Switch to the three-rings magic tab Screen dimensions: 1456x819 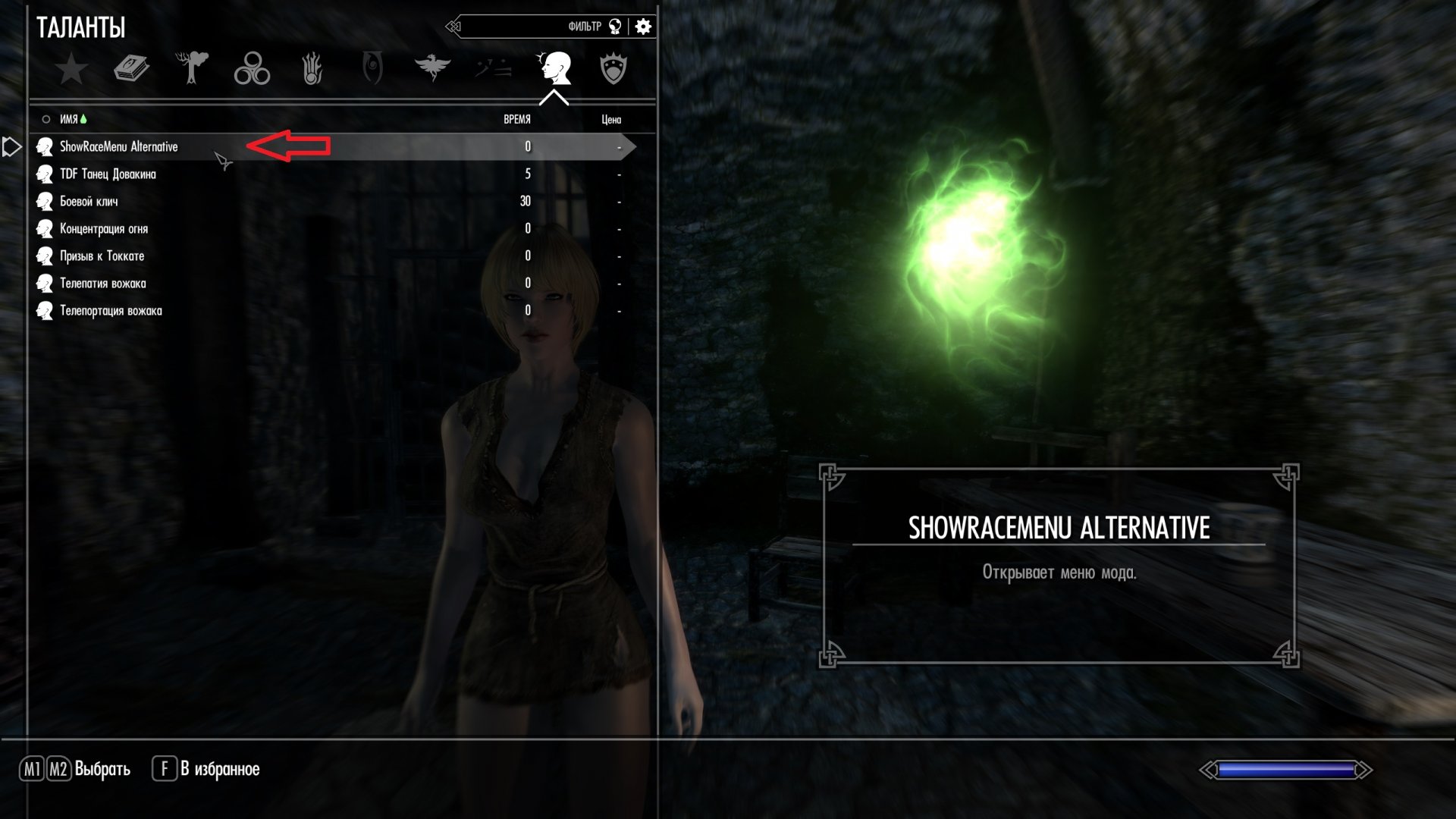[252, 69]
